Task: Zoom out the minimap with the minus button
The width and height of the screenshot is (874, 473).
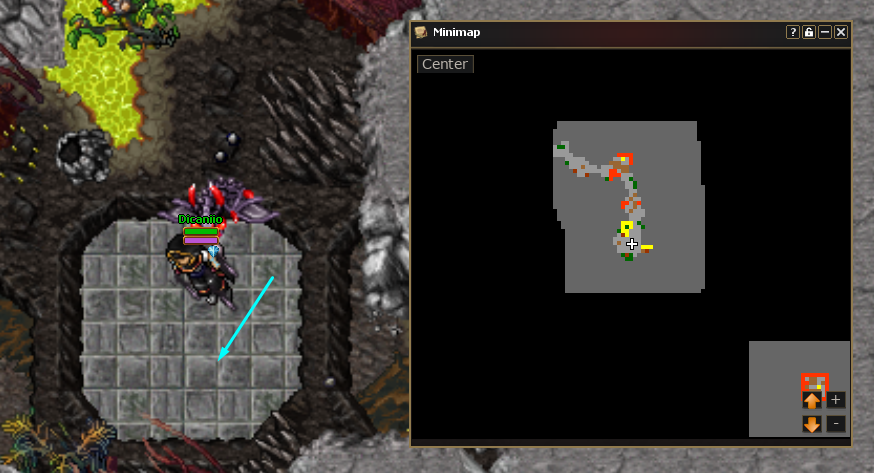Action: point(836,424)
